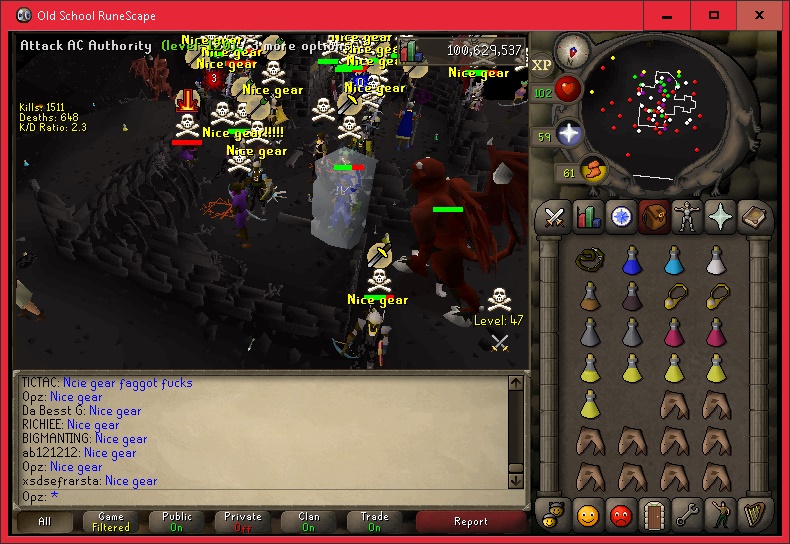Close the Old School RuneScape window
Screen dimensions: 790x544
pos(762,16)
